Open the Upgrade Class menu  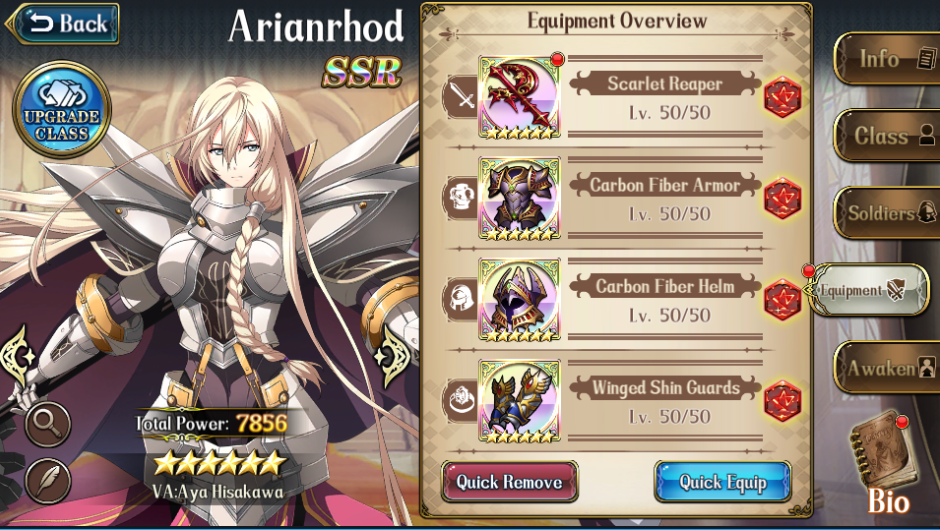(x=62, y=111)
